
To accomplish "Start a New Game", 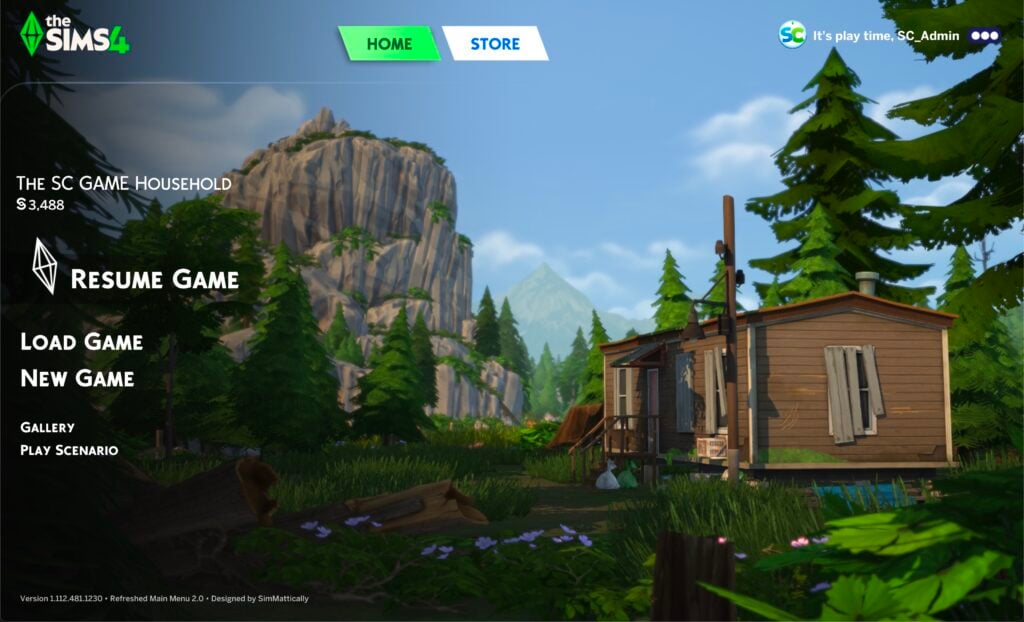I will (77, 378).
